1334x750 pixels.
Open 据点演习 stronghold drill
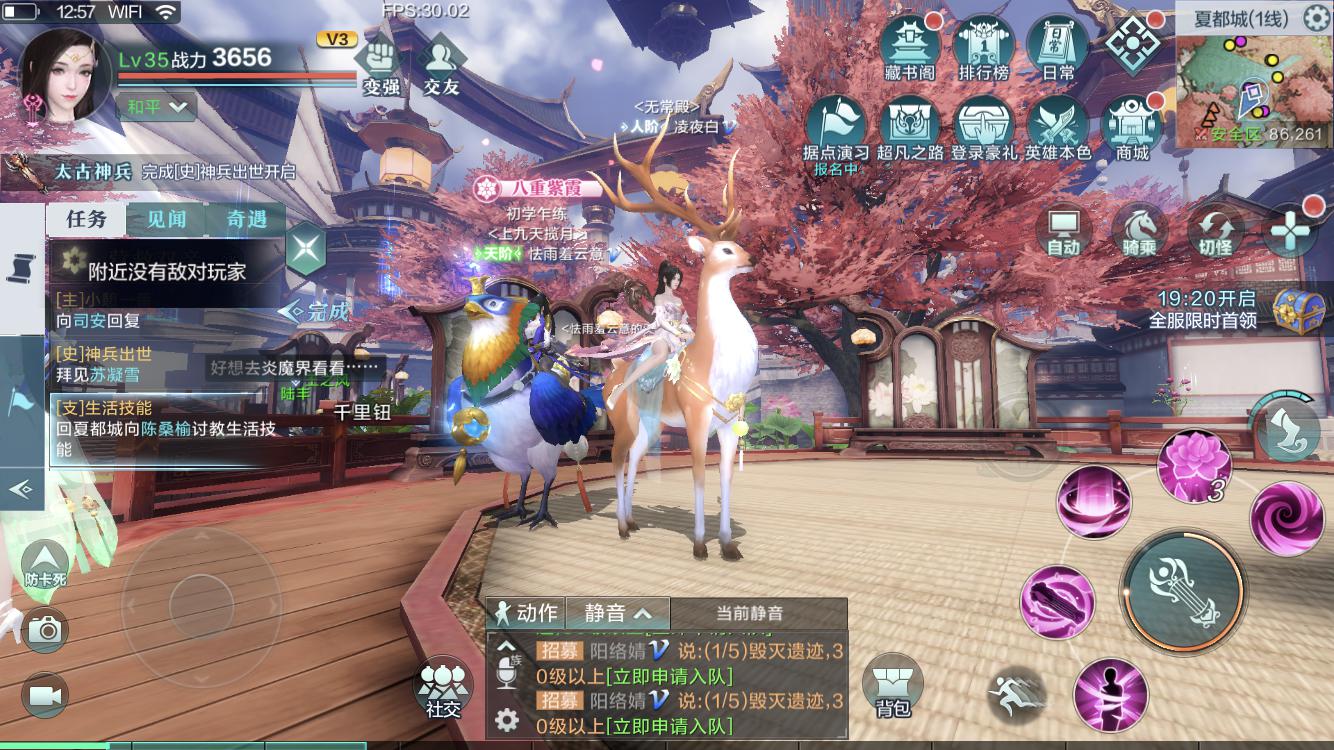[836, 127]
